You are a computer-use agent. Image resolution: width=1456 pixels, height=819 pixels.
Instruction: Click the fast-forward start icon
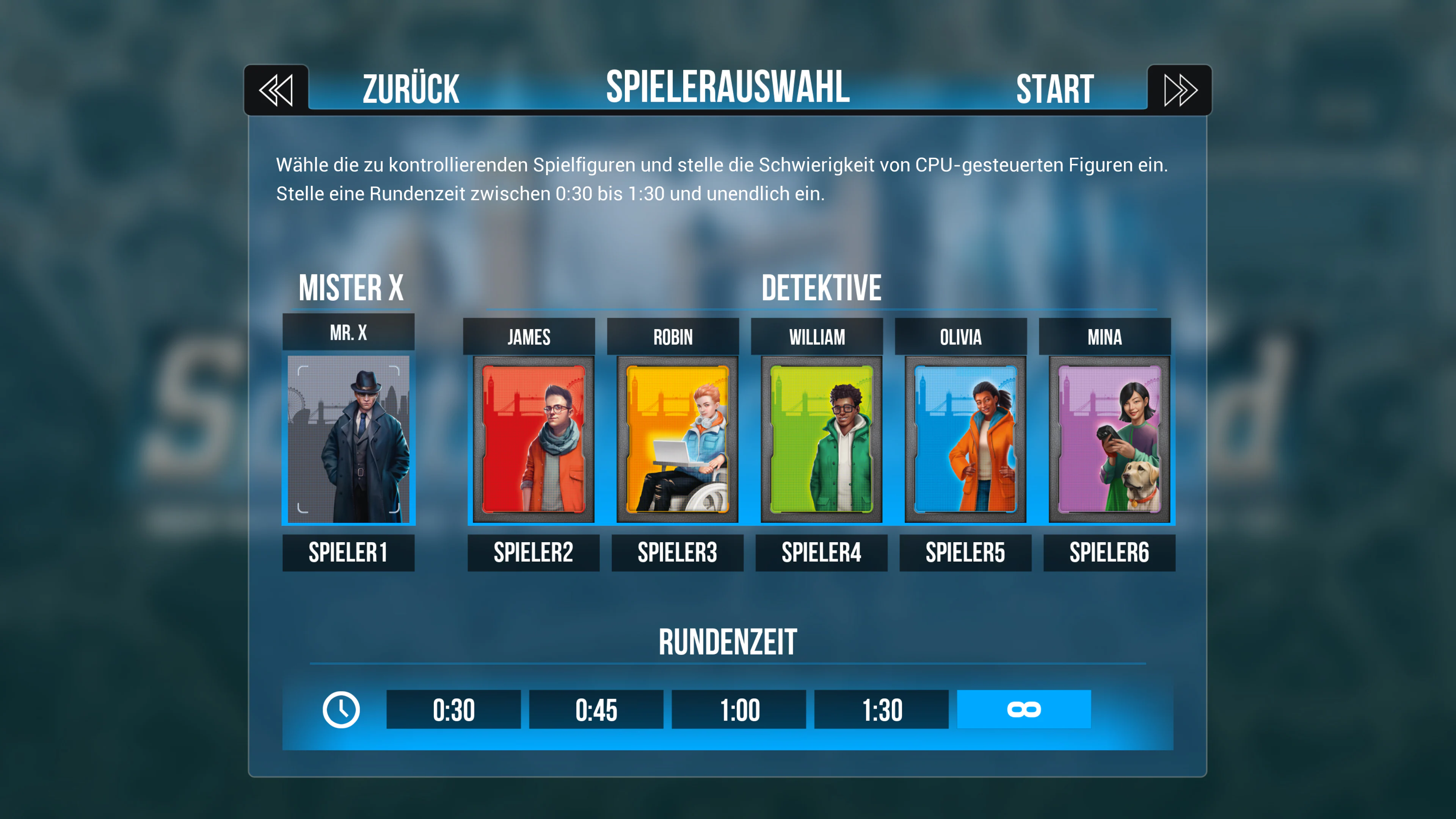(1179, 89)
